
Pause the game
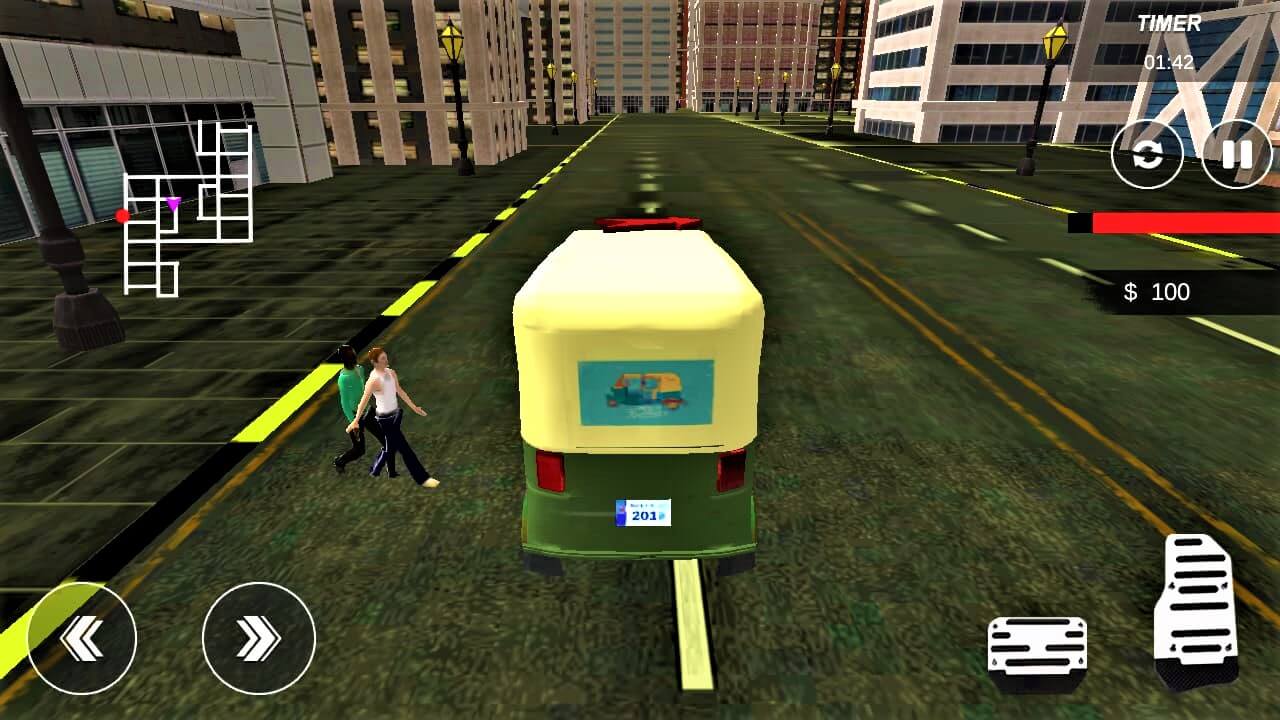(x=1237, y=154)
